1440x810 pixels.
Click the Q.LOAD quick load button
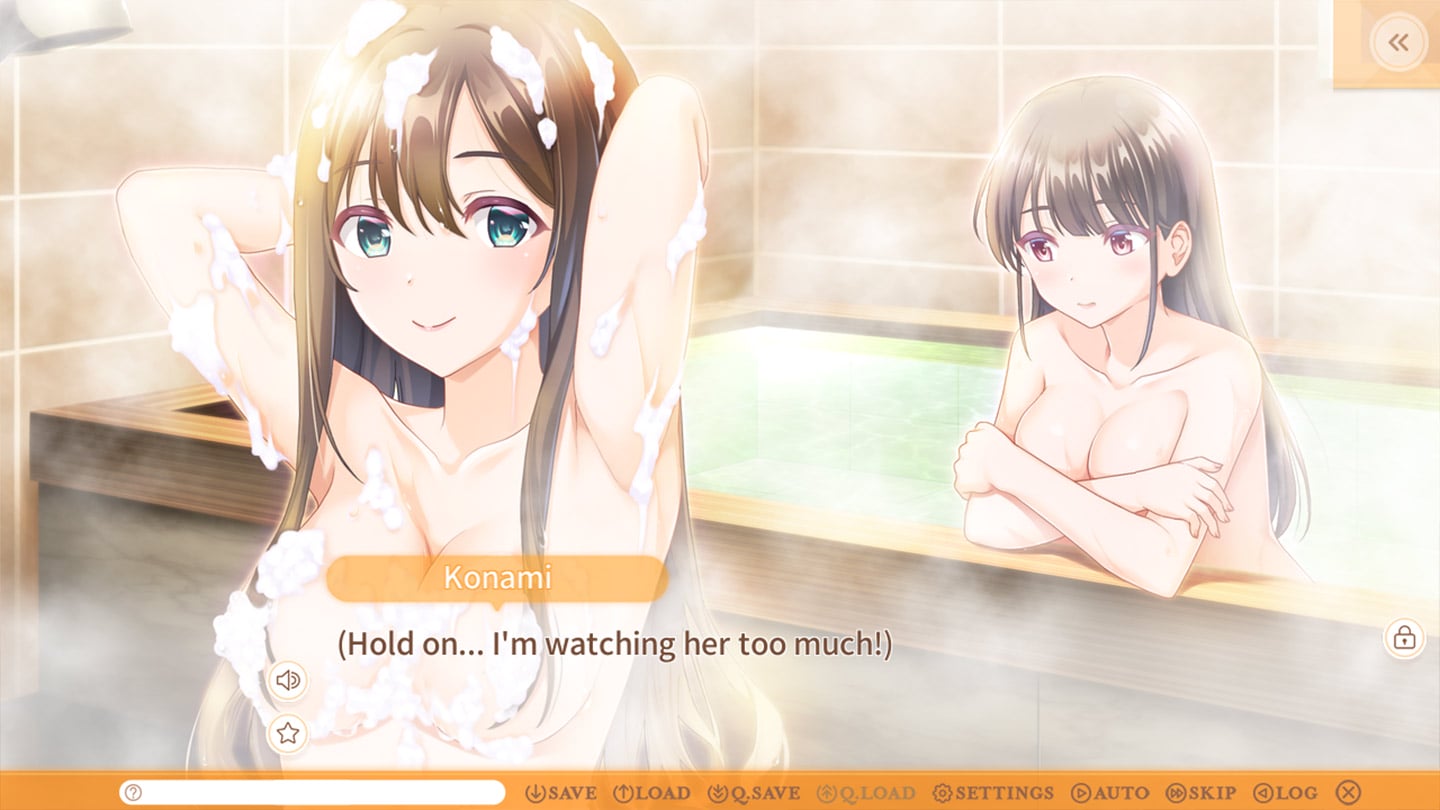point(867,793)
